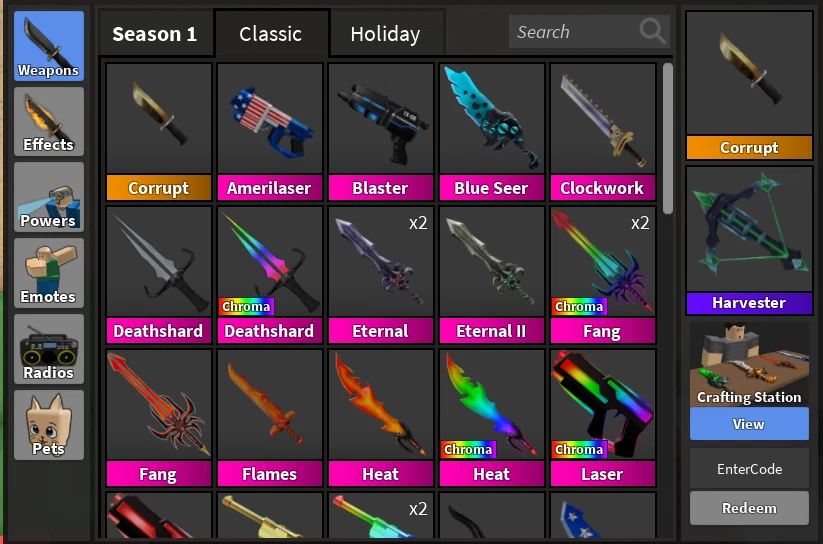823x544 pixels.
Task: Choose the Flames knife slot
Action: pos(269,417)
